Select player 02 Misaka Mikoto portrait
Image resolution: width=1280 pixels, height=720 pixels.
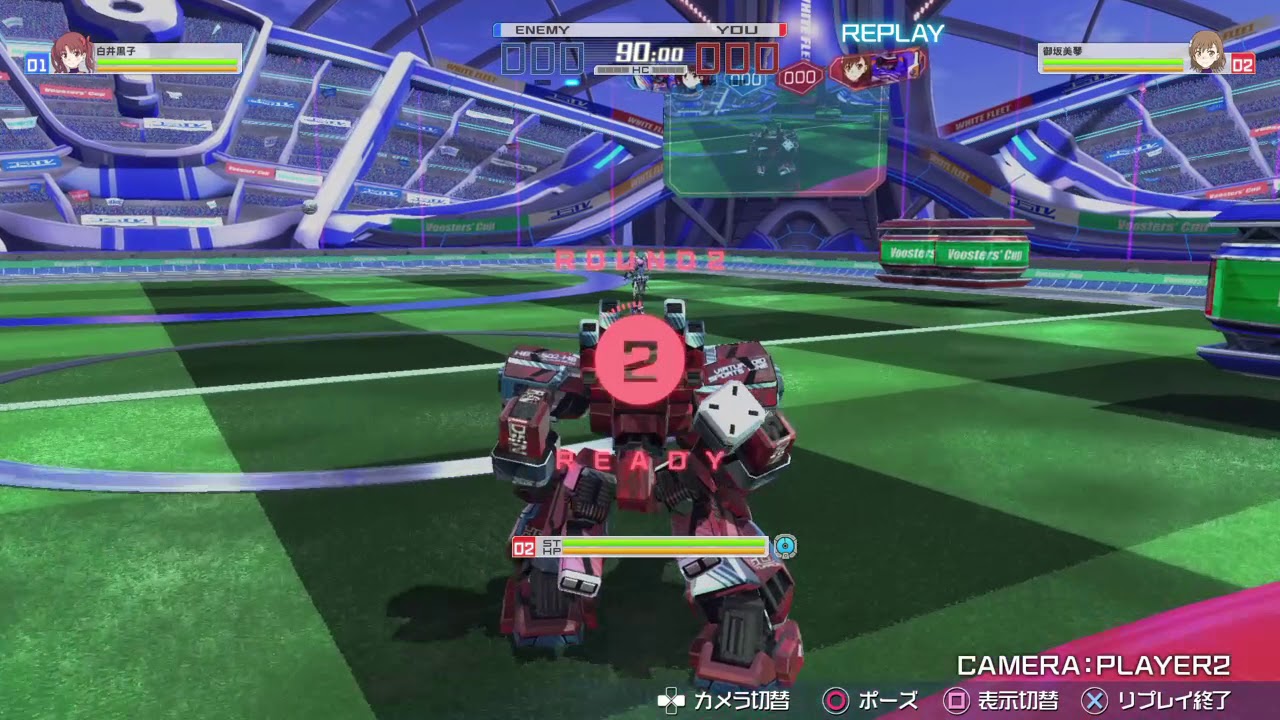pos(1206,51)
